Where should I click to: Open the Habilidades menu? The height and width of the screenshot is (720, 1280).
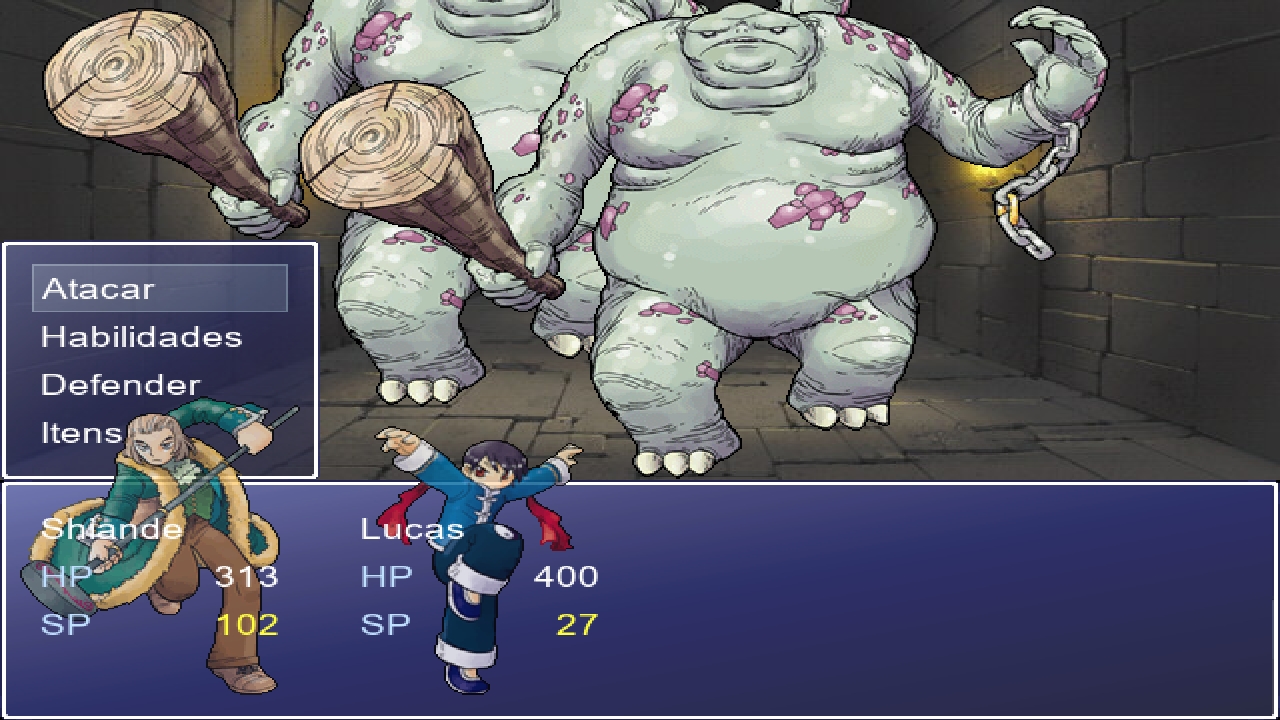point(140,337)
